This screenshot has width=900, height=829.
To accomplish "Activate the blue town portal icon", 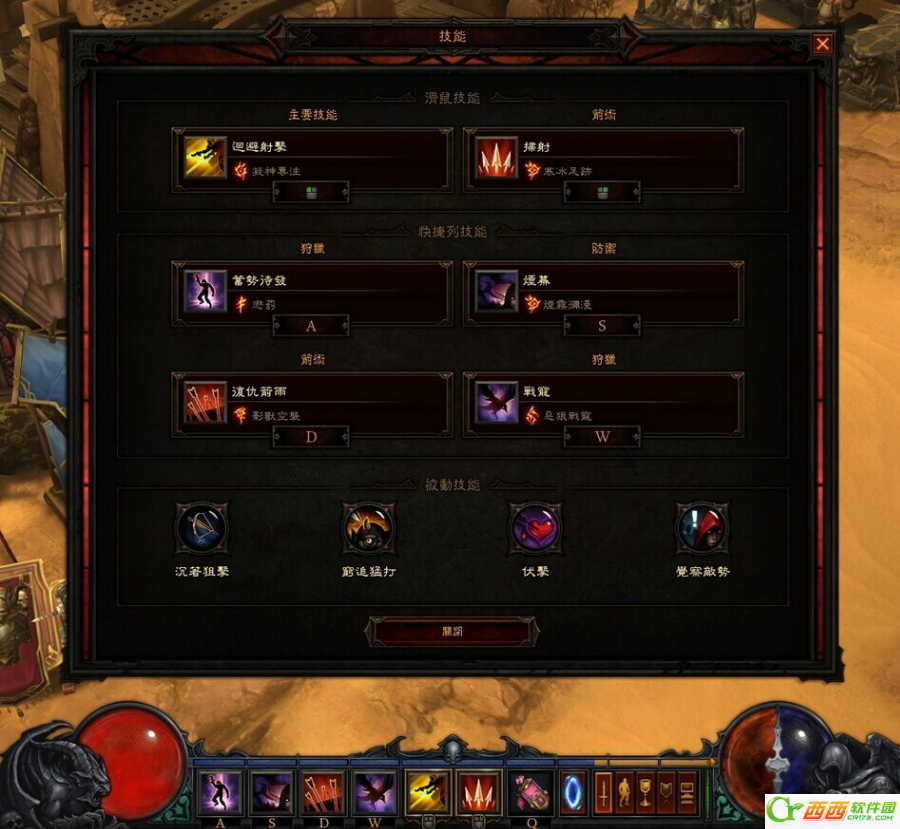I will point(573,791).
